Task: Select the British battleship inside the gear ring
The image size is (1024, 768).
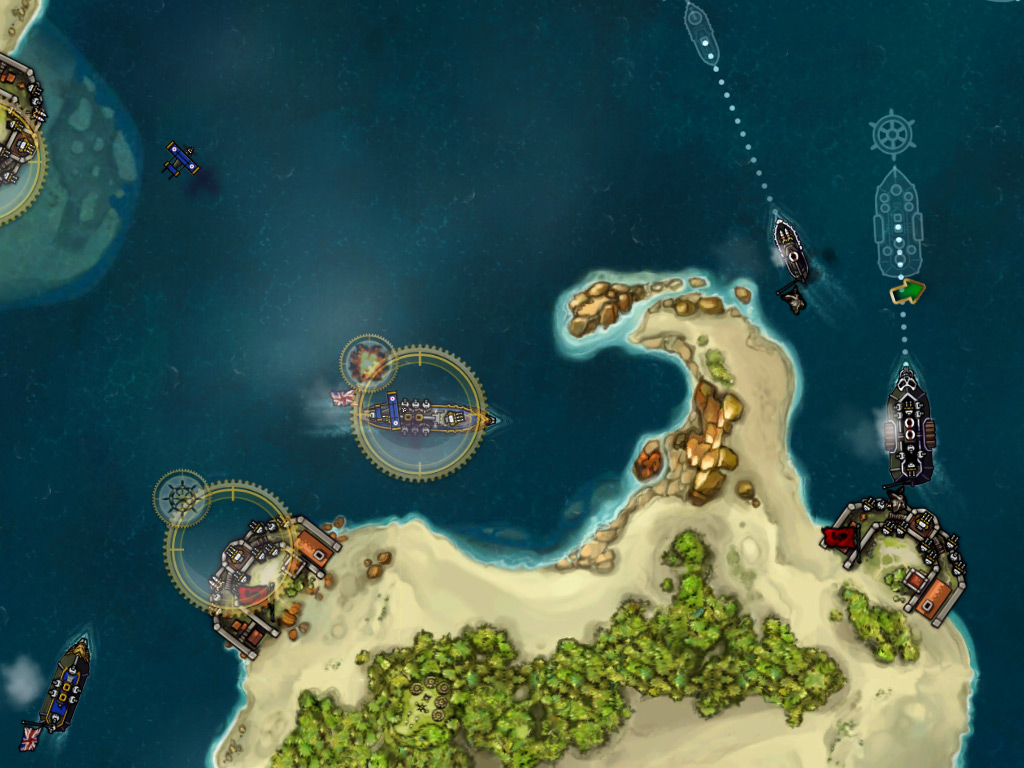Action: [x=420, y=414]
